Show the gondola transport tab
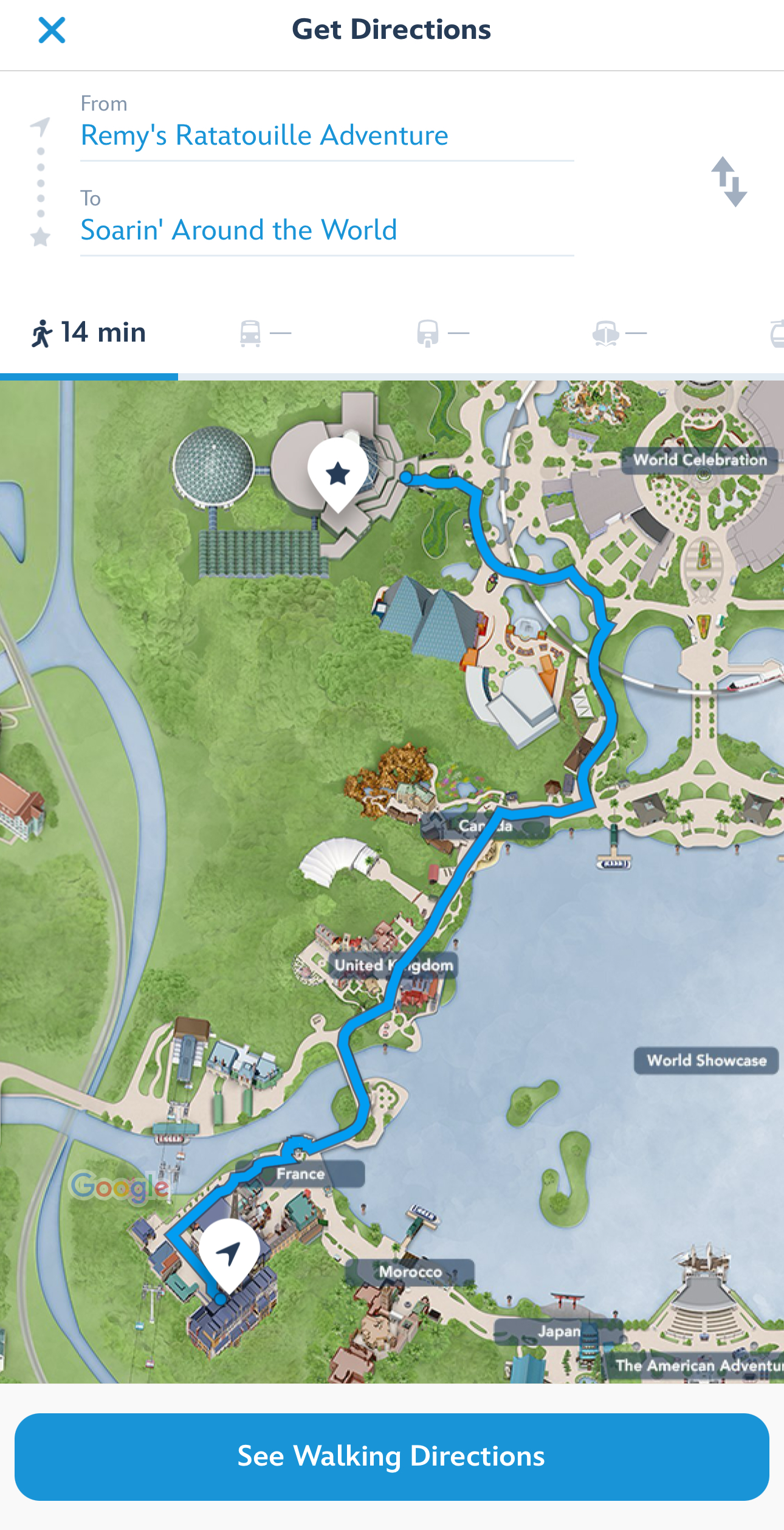The height and width of the screenshot is (1530, 784). click(775, 333)
